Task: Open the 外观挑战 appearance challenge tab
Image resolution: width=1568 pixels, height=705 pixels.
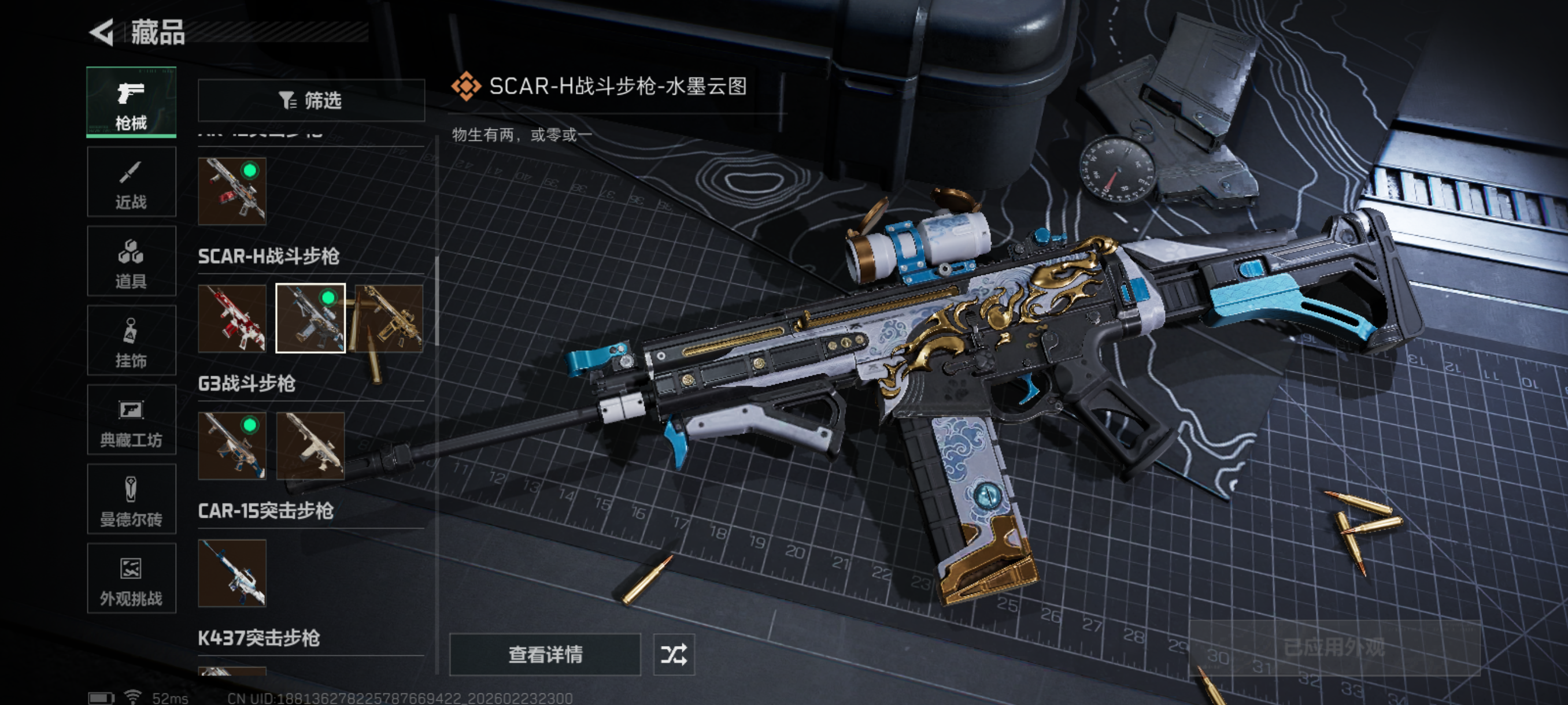Action: (131, 578)
